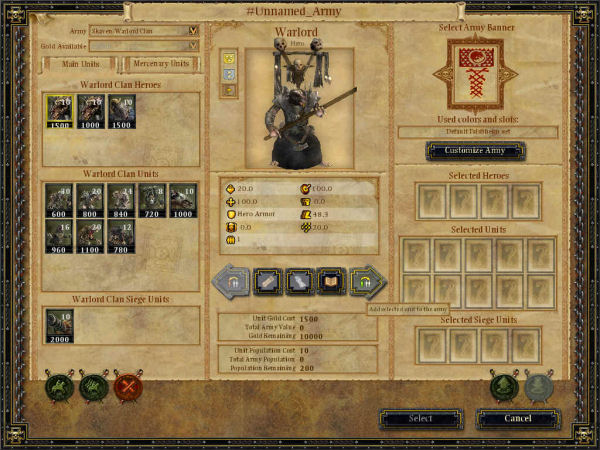
Task: Select the highlighted Warlord hero costing 1500
Action: (59, 112)
